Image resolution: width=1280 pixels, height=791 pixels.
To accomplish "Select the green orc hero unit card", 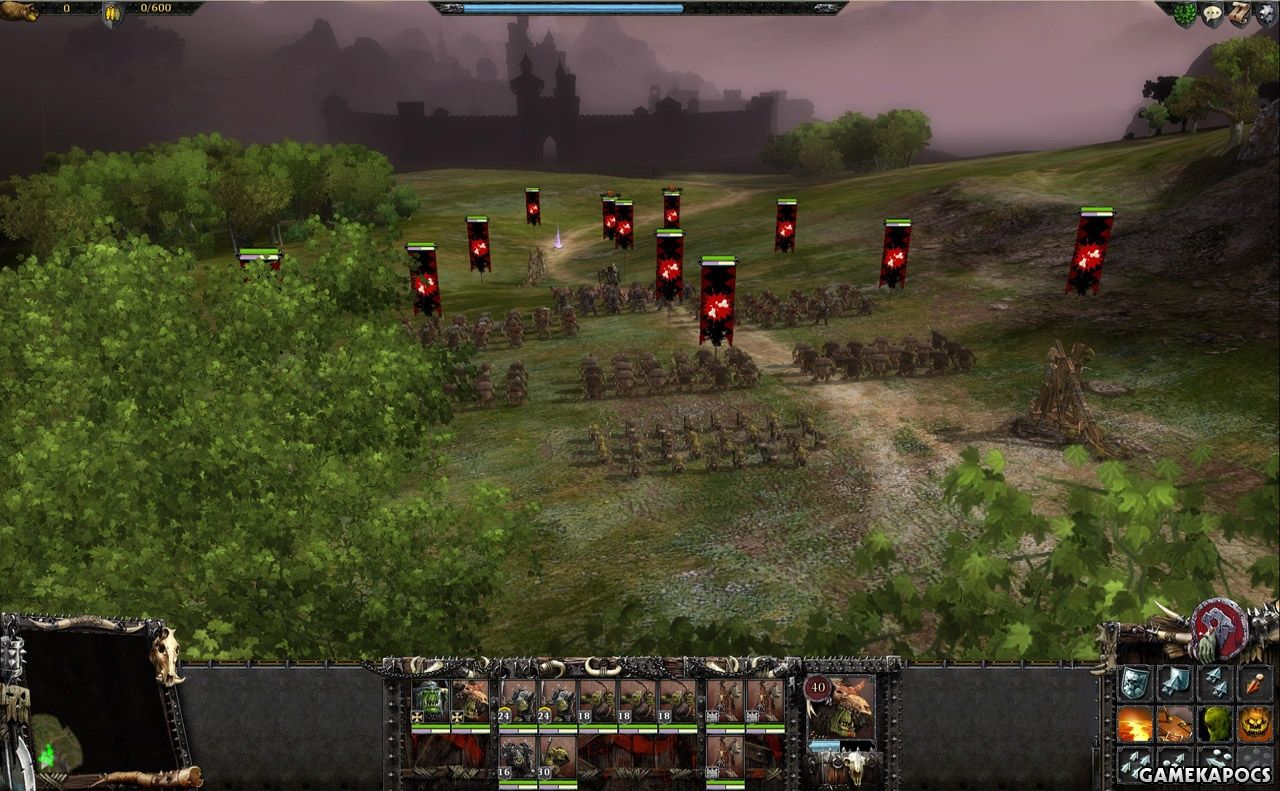I will point(430,701).
